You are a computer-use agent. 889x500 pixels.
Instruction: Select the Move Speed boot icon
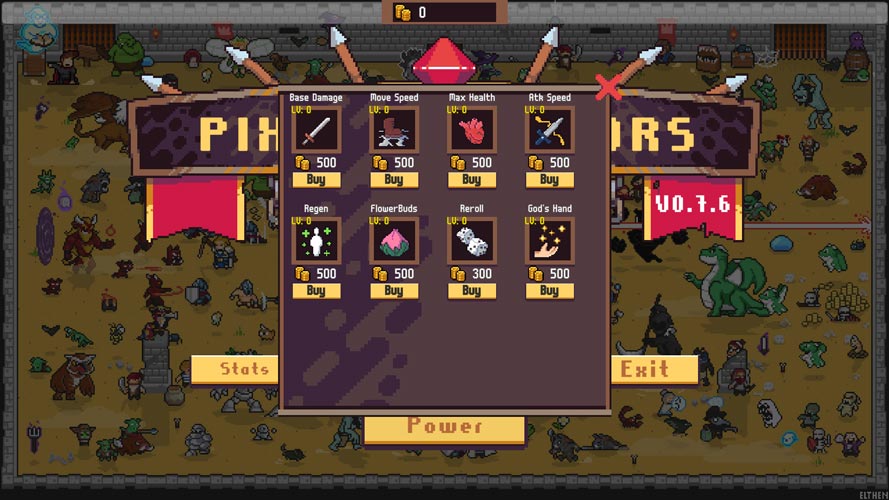pos(394,129)
